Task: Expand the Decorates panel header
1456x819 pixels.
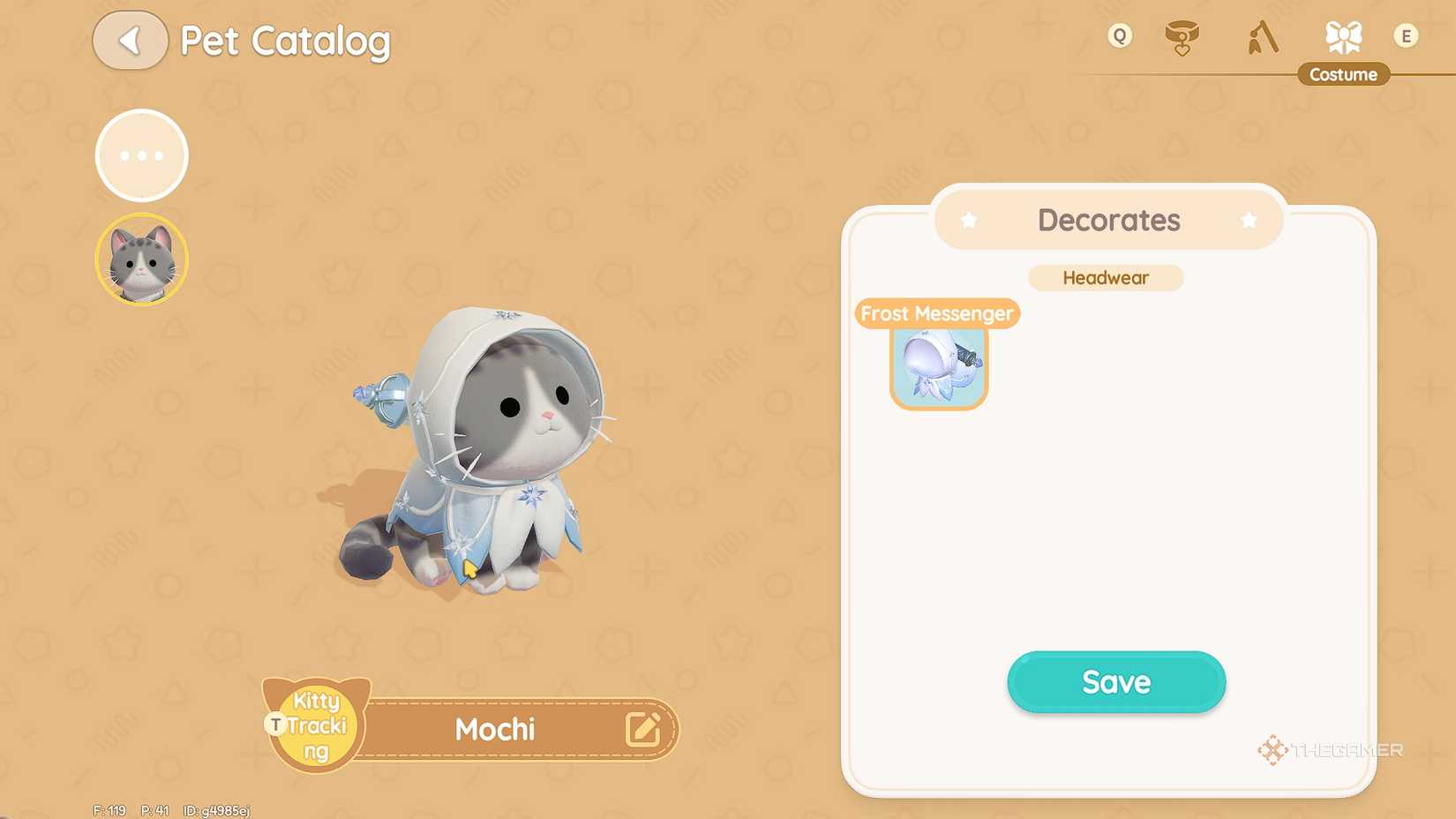Action: coord(1107,220)
